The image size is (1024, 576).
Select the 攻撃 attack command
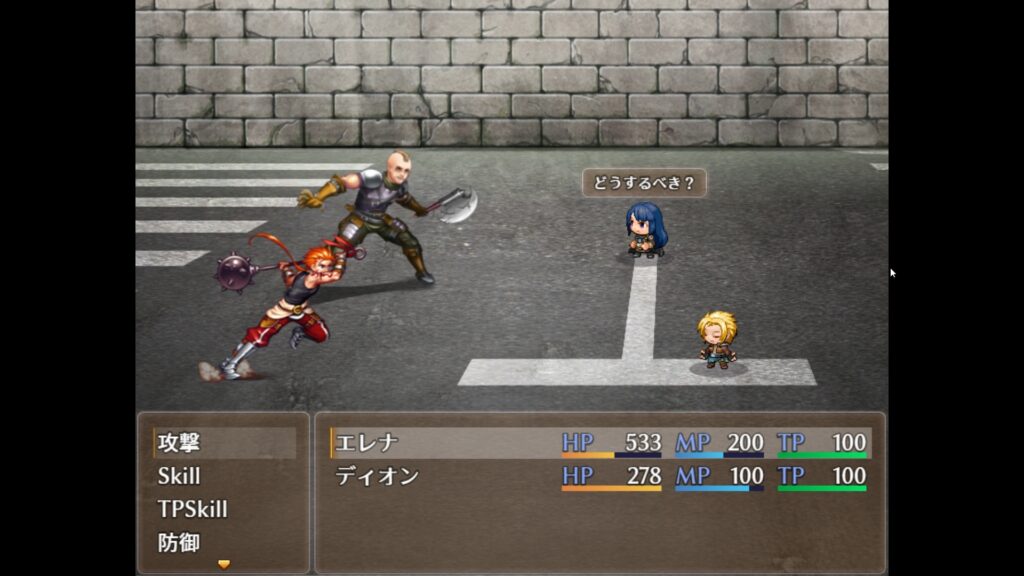tap(180, 443)
